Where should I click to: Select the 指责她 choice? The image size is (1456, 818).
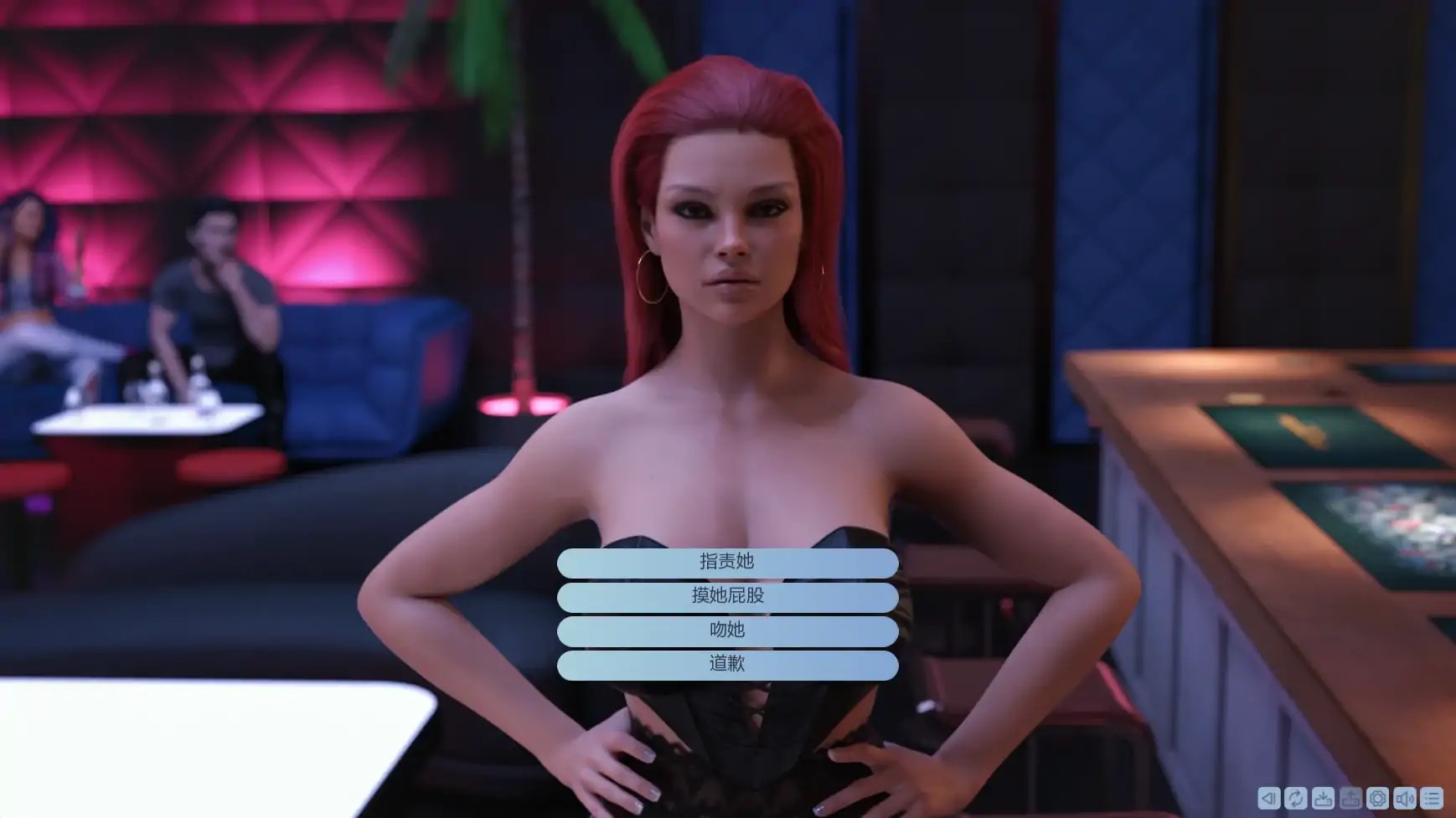coord(728,562)
